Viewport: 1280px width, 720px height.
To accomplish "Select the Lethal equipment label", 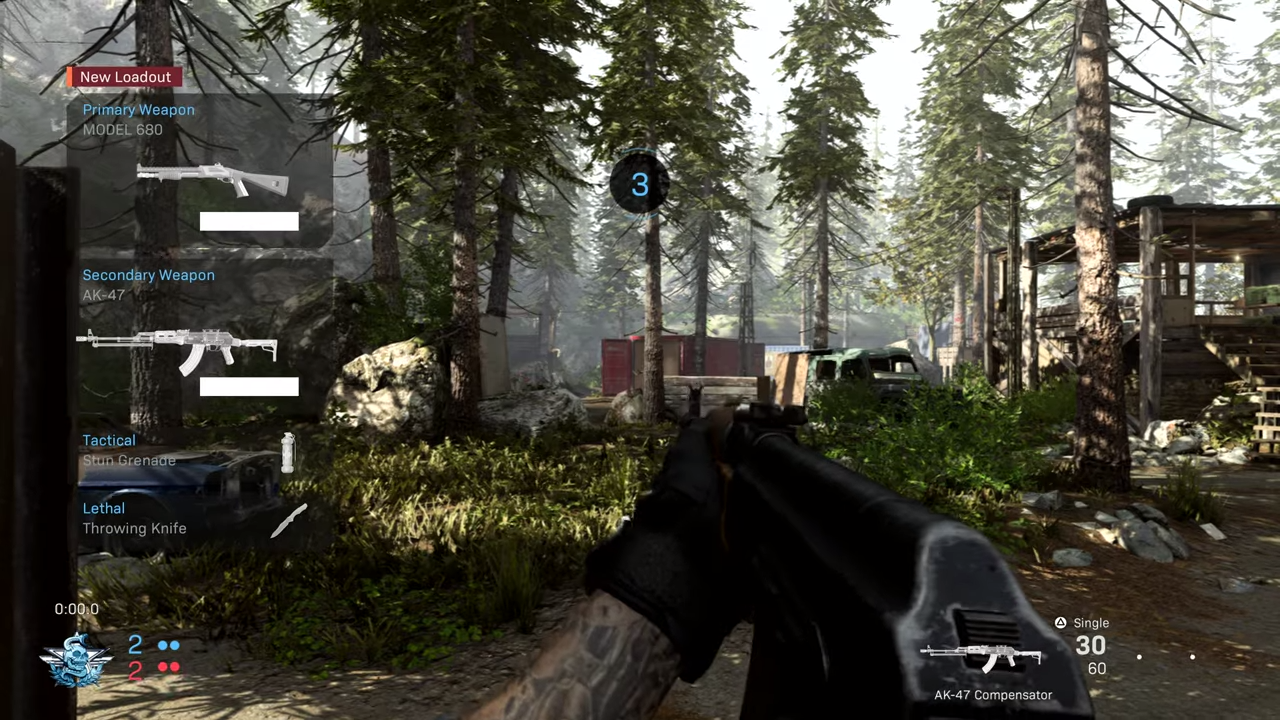I will [x=103, y=508].
